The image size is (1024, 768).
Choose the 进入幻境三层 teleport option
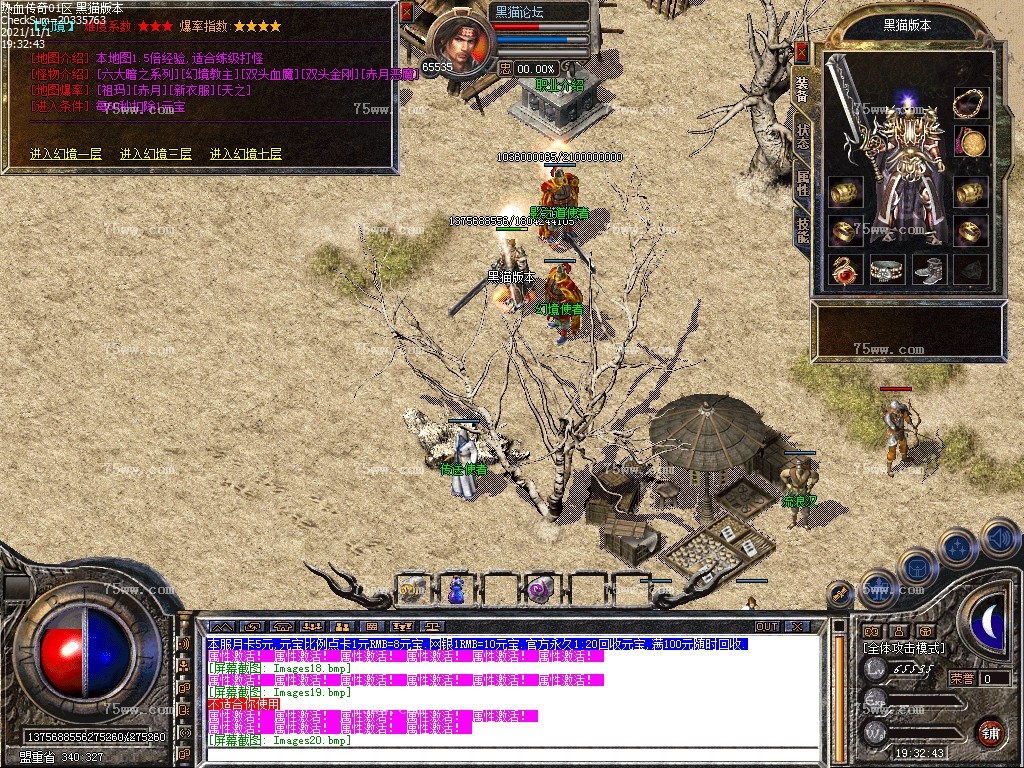[156, 154]
